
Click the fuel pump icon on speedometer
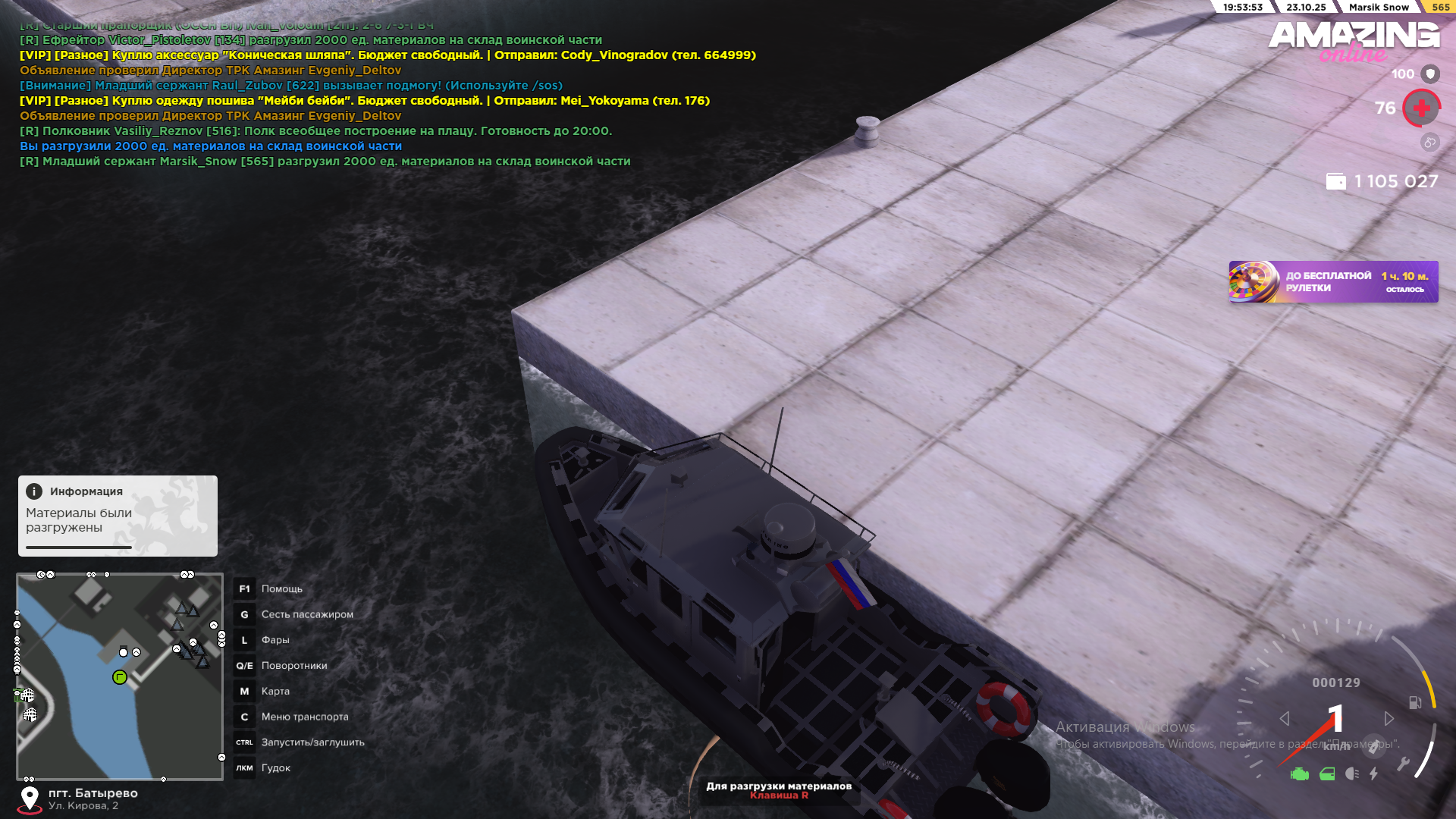point(1414,702)
